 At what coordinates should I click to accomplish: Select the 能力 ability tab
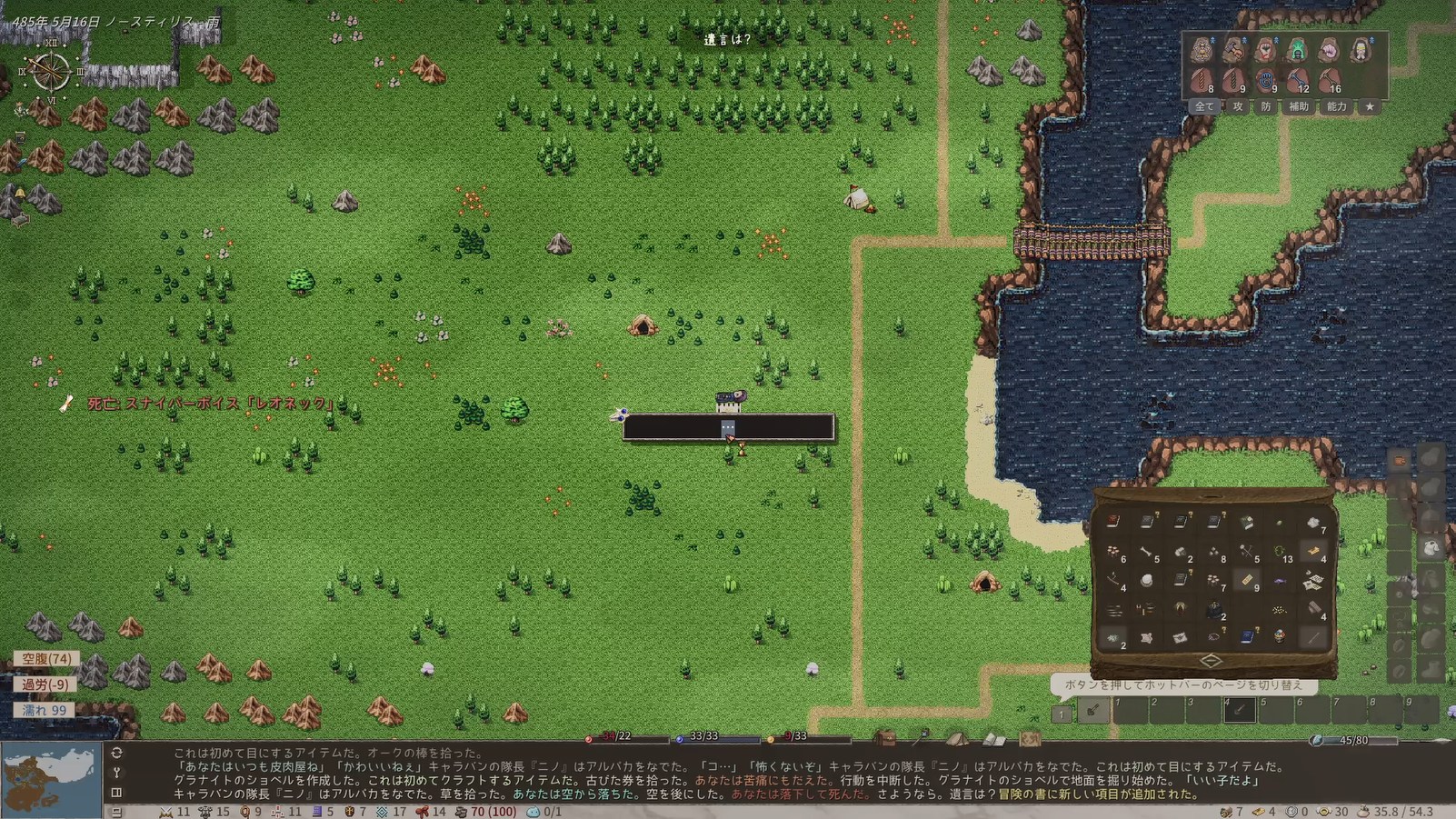pyautogui.click(x=1336, y=106)
